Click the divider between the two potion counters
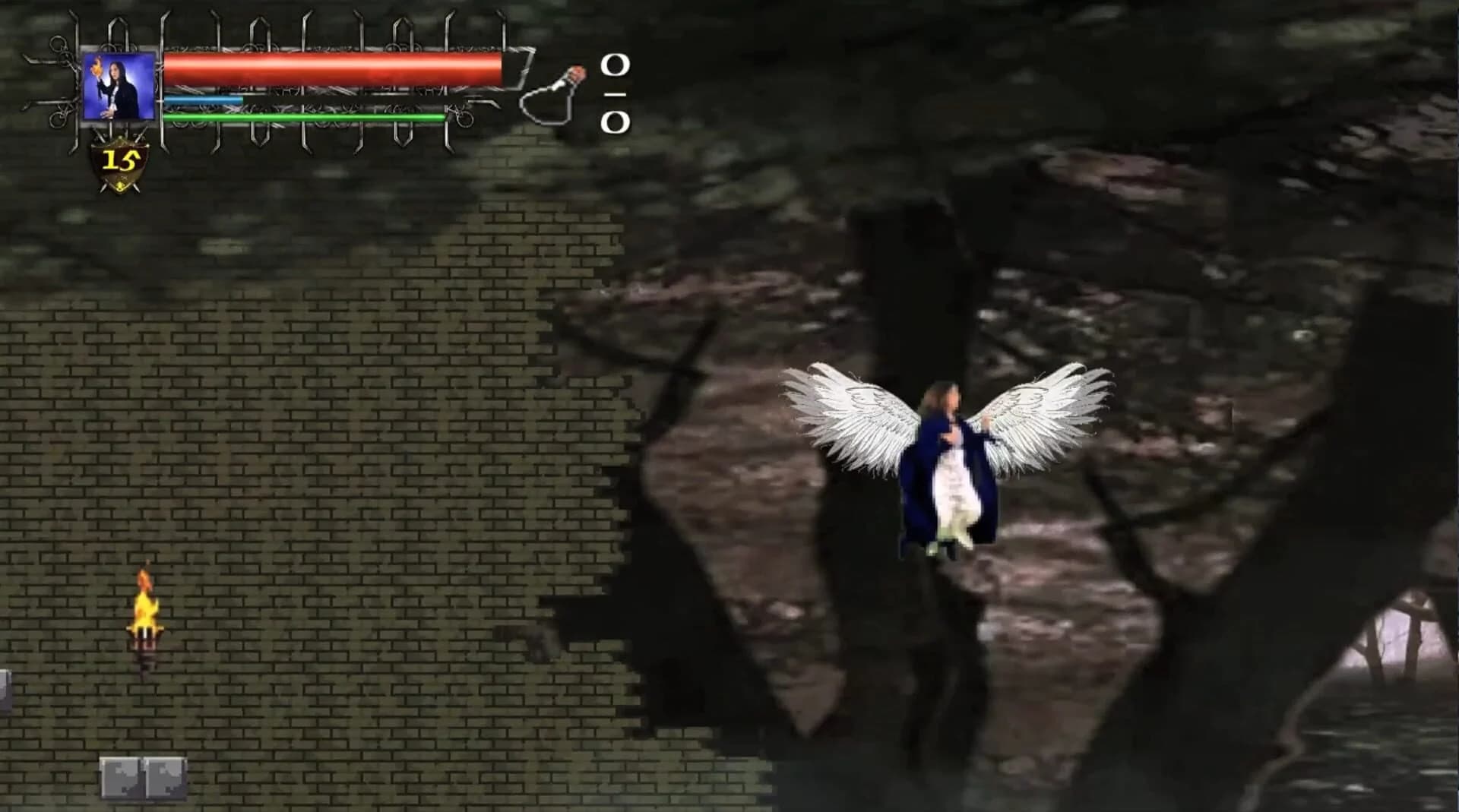1459x812 pixels. pos(616,93)
